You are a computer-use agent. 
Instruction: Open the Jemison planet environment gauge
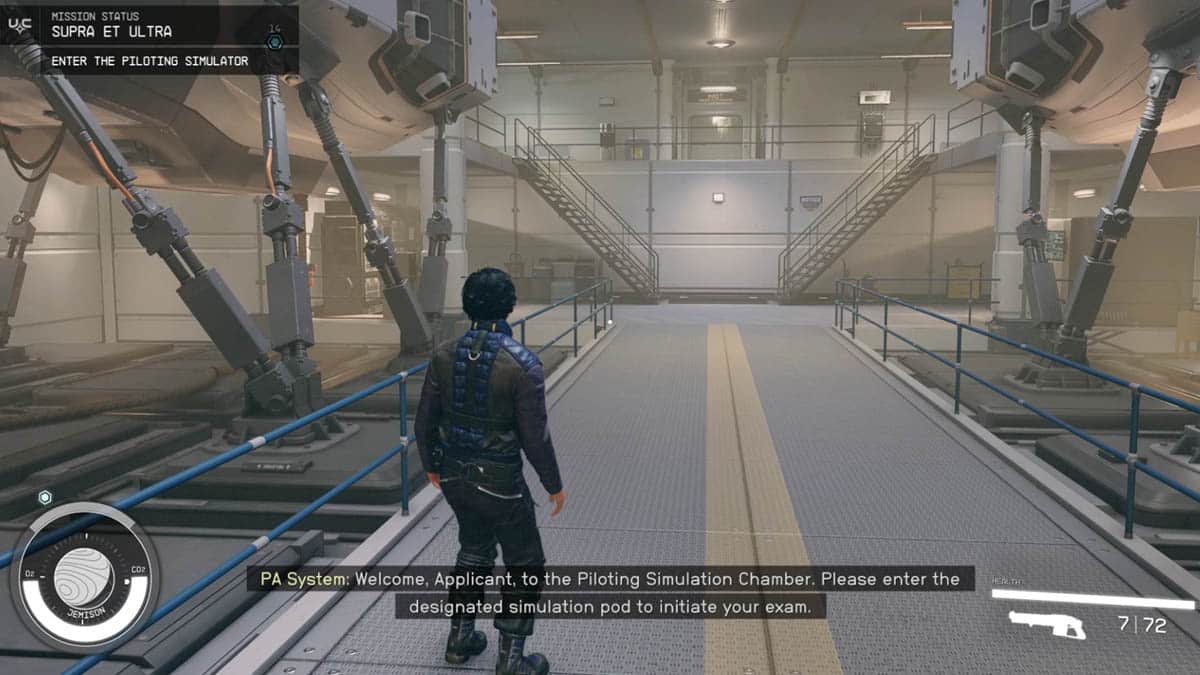click(x=83, y=576)
